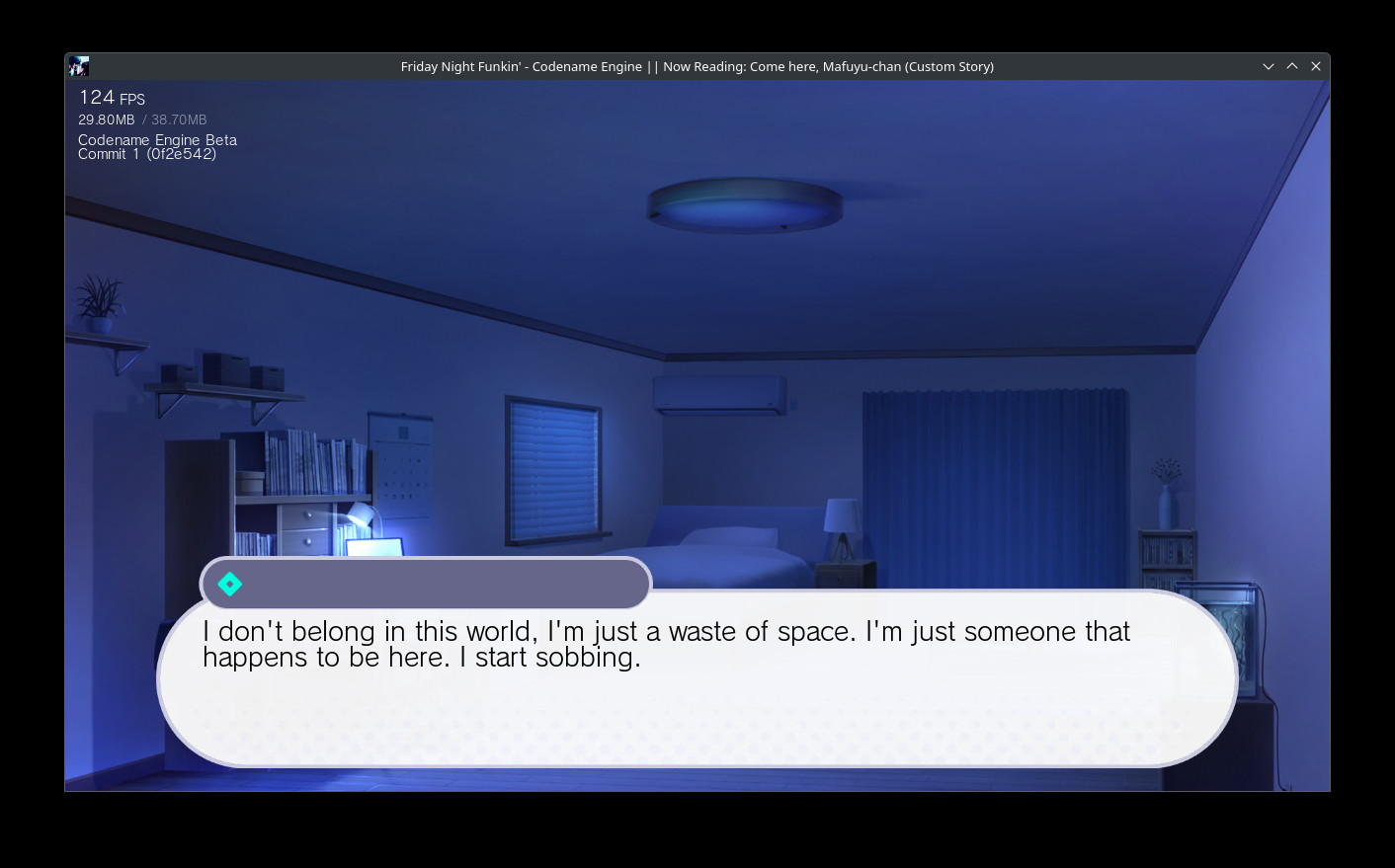Click the minimize chevron on the title bar

coord(1268,66)
